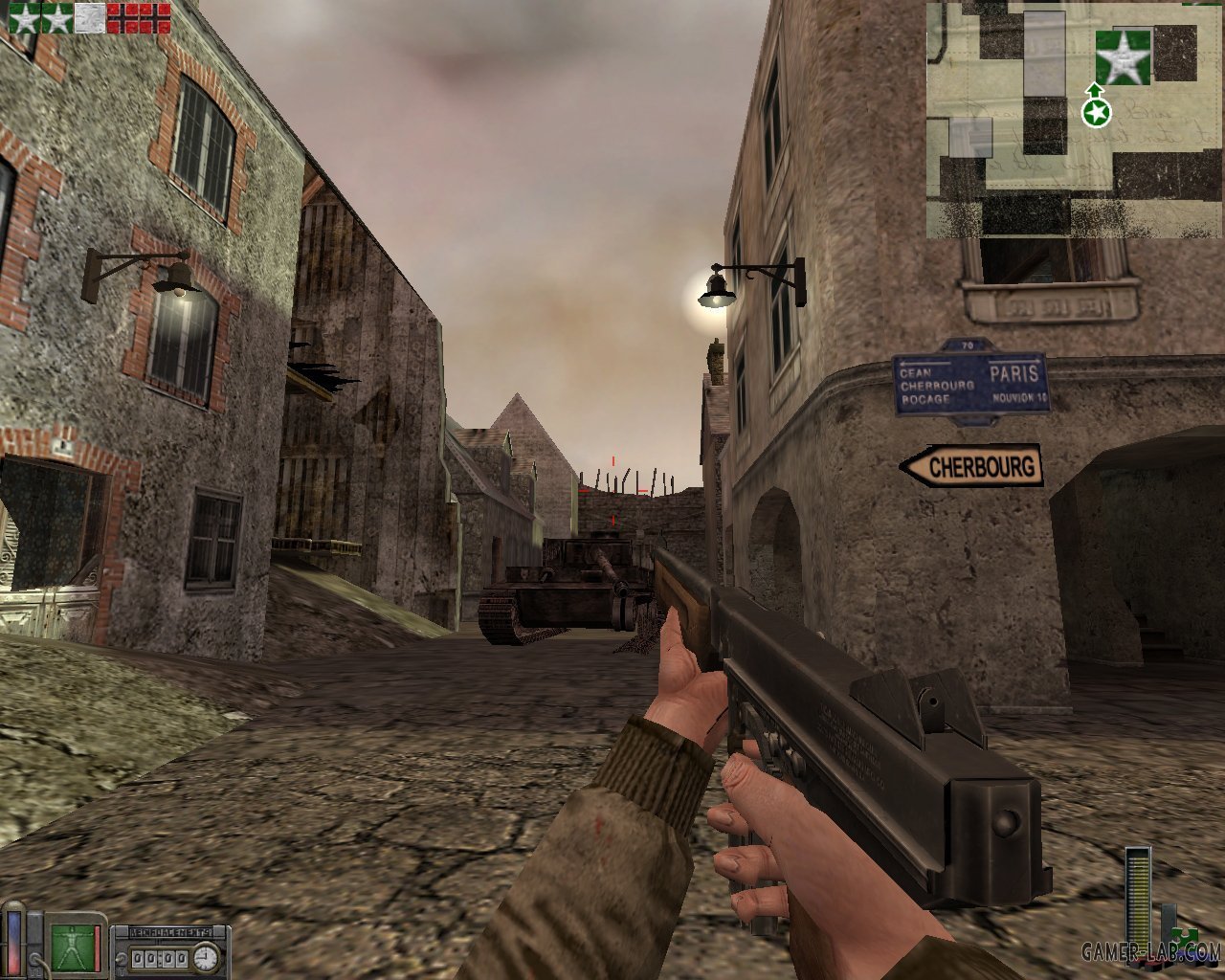Select the Allied star flag marker on minimap
Viewport: 1225px width, 980px height.
pyautogui.click(x=1123, y=56)
